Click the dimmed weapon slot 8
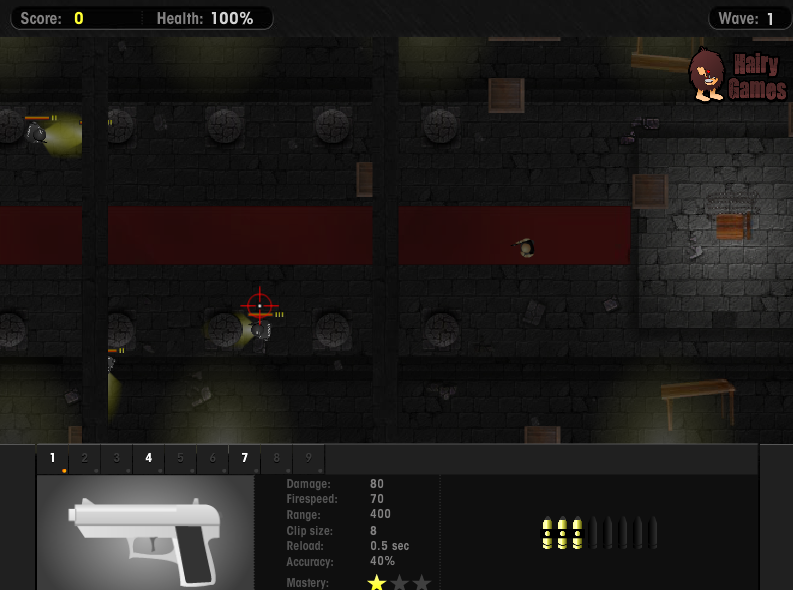This screenshot has width=793, height=590. [277, 459]
